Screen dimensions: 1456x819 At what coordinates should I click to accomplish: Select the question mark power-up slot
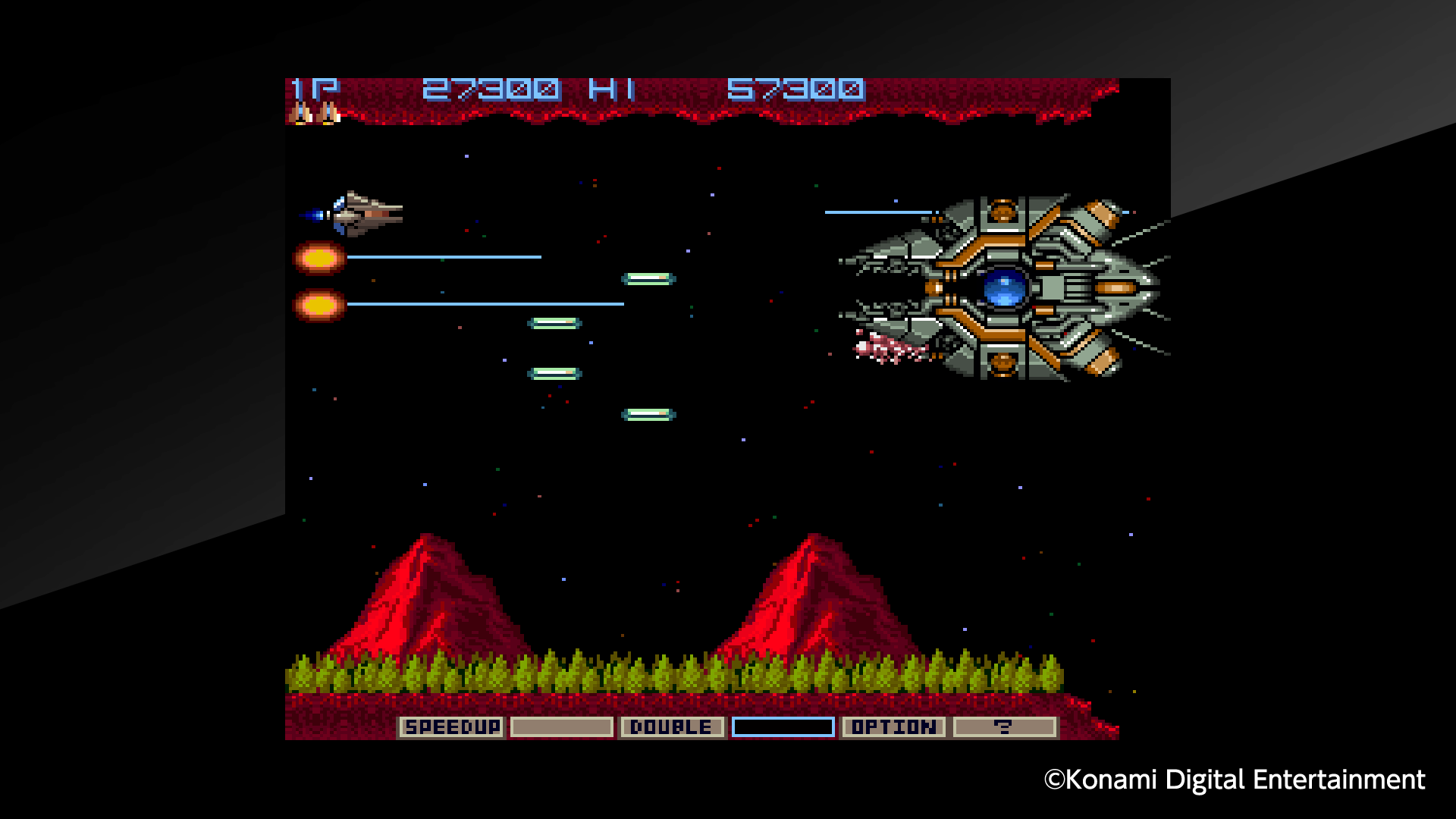click(x=1005, y=726)
